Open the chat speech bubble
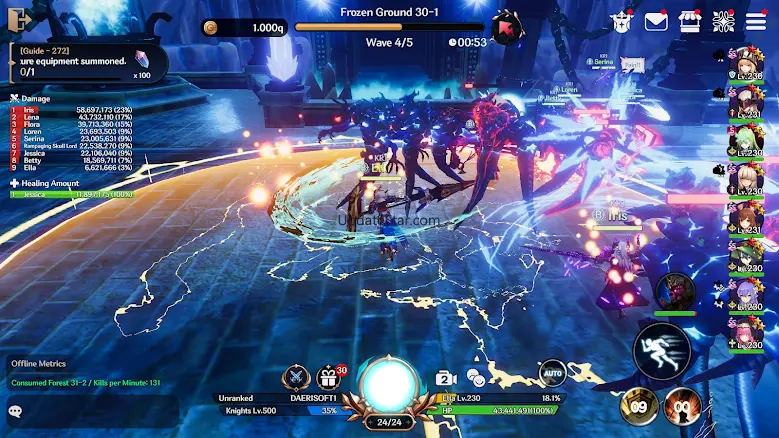 (15, 410)
